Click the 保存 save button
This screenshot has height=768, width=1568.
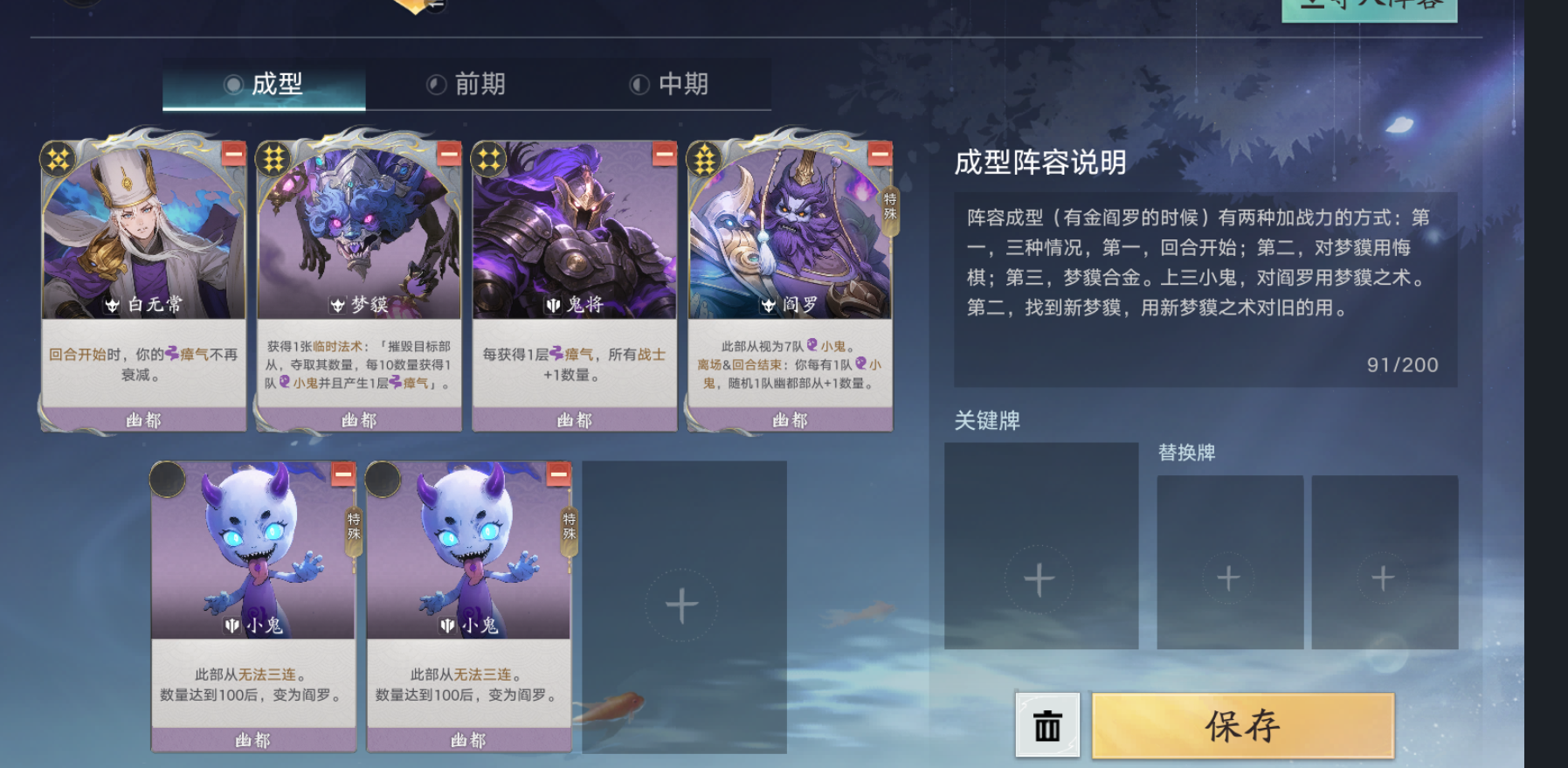[x=1244, y=725]
